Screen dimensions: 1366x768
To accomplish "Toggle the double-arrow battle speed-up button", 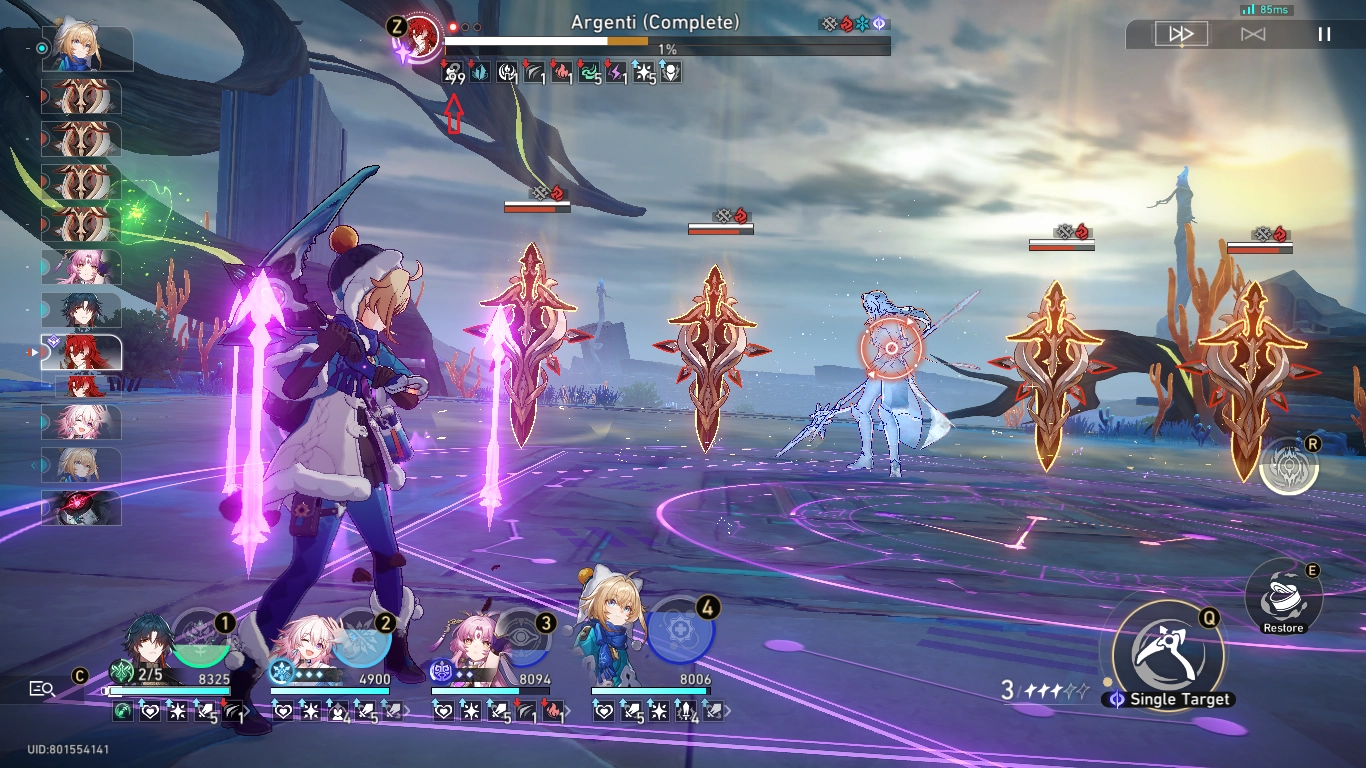I will click(1181, 34).
